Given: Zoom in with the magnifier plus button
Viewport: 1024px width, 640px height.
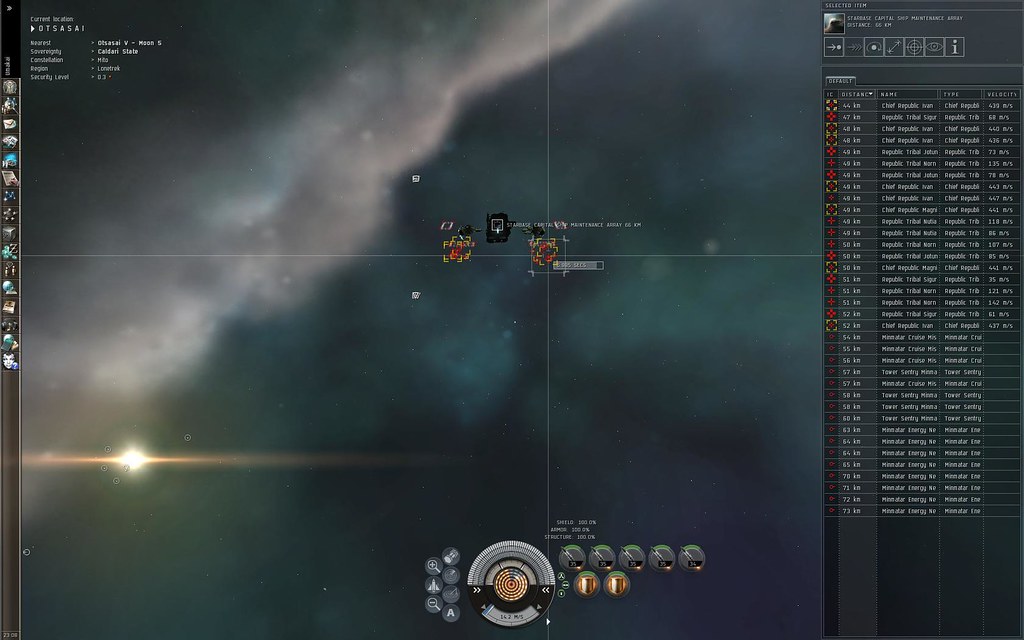Looking at the screenshot, I should [434, 566].
